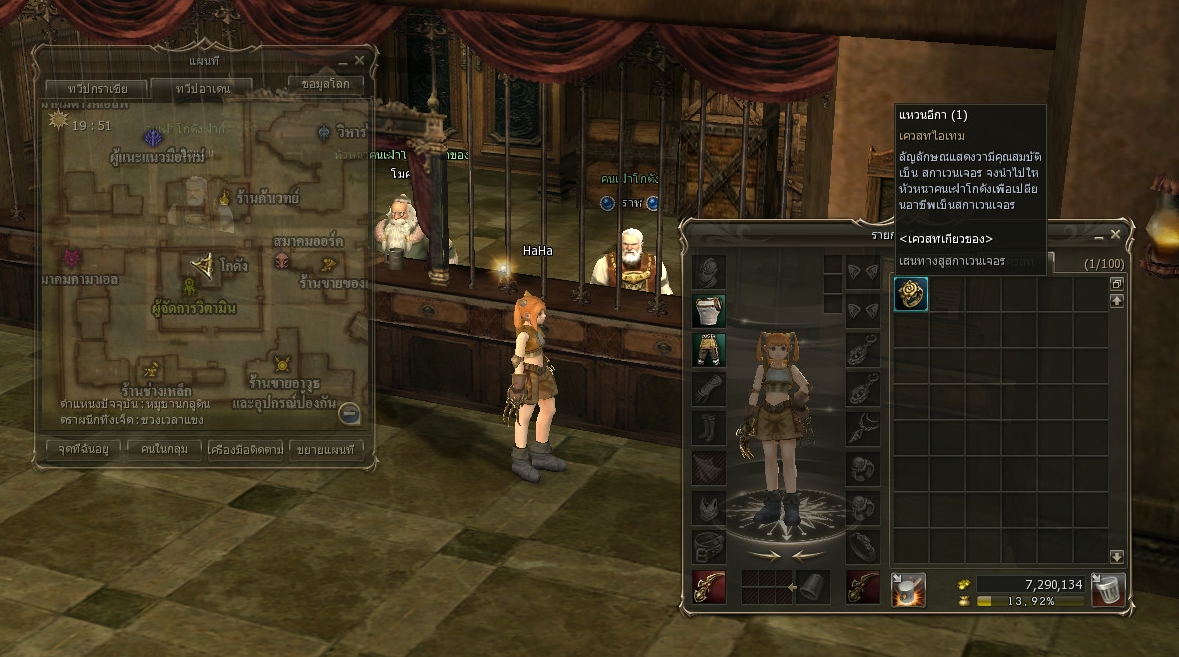Close the map window

360,61
